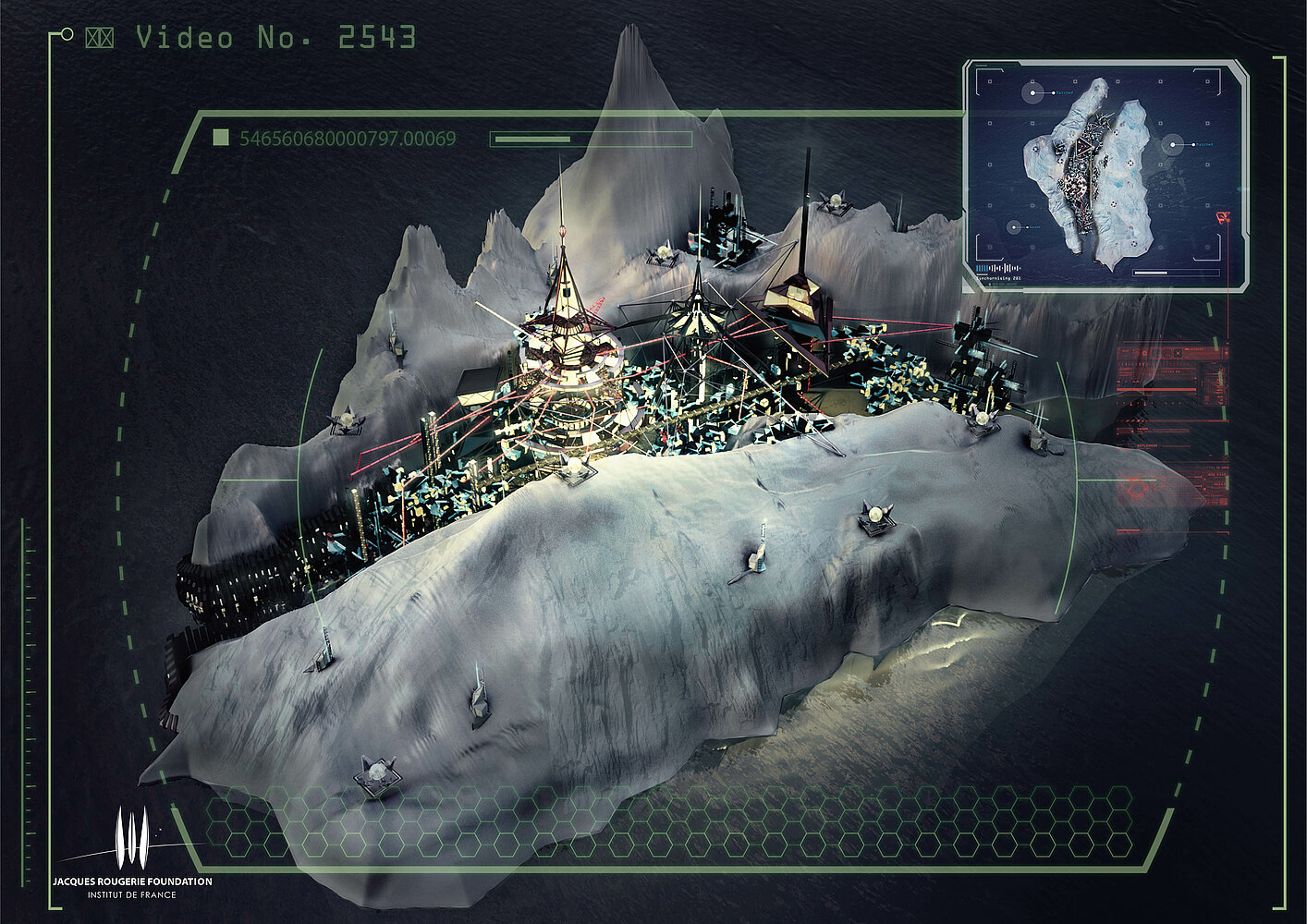
Task: Toggle the green square beside the number code
Action: click(221, 139)
